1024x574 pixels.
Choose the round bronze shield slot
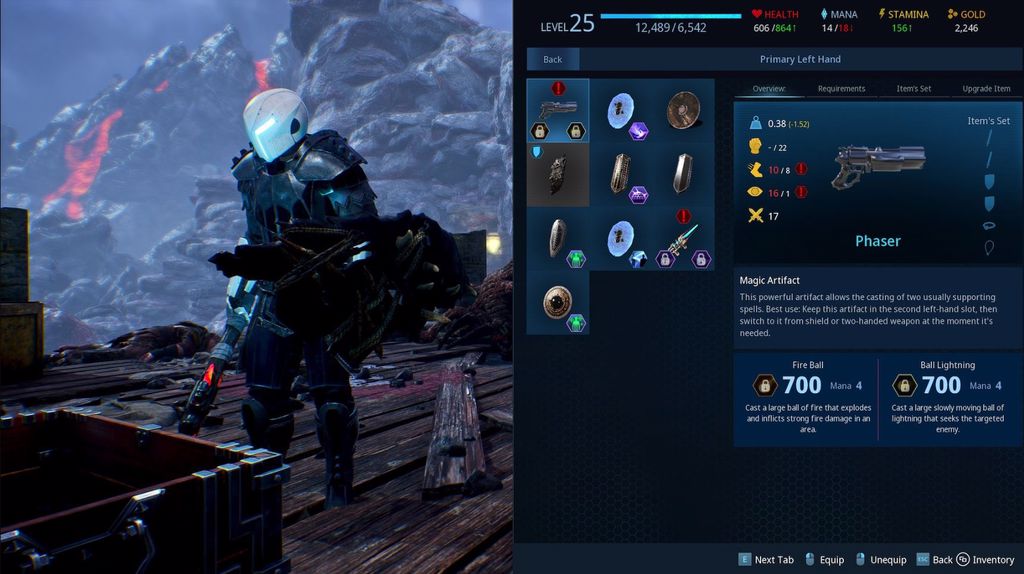[x=683, y=110]
